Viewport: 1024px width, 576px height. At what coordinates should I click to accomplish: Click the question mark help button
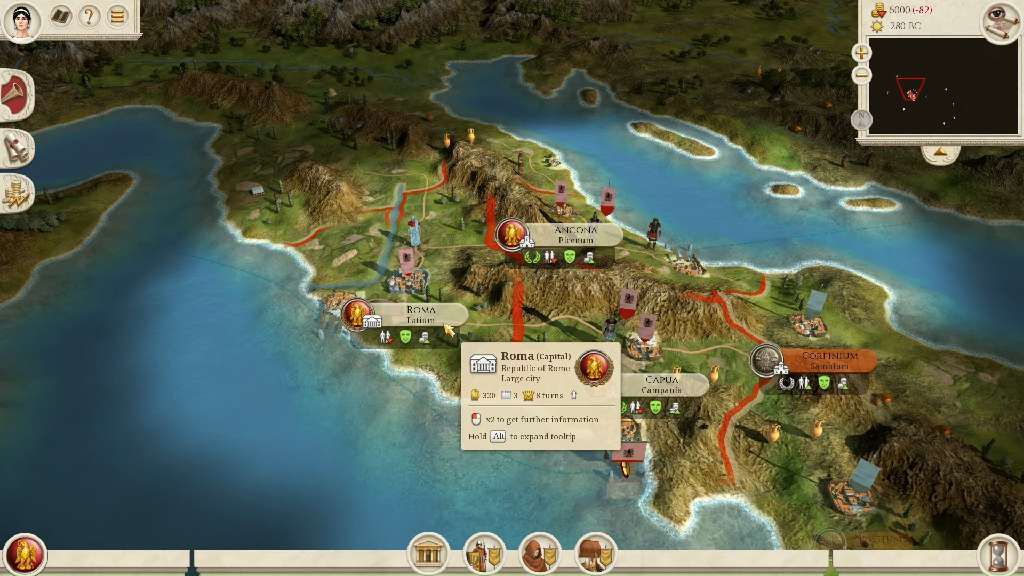coord(90,17)
